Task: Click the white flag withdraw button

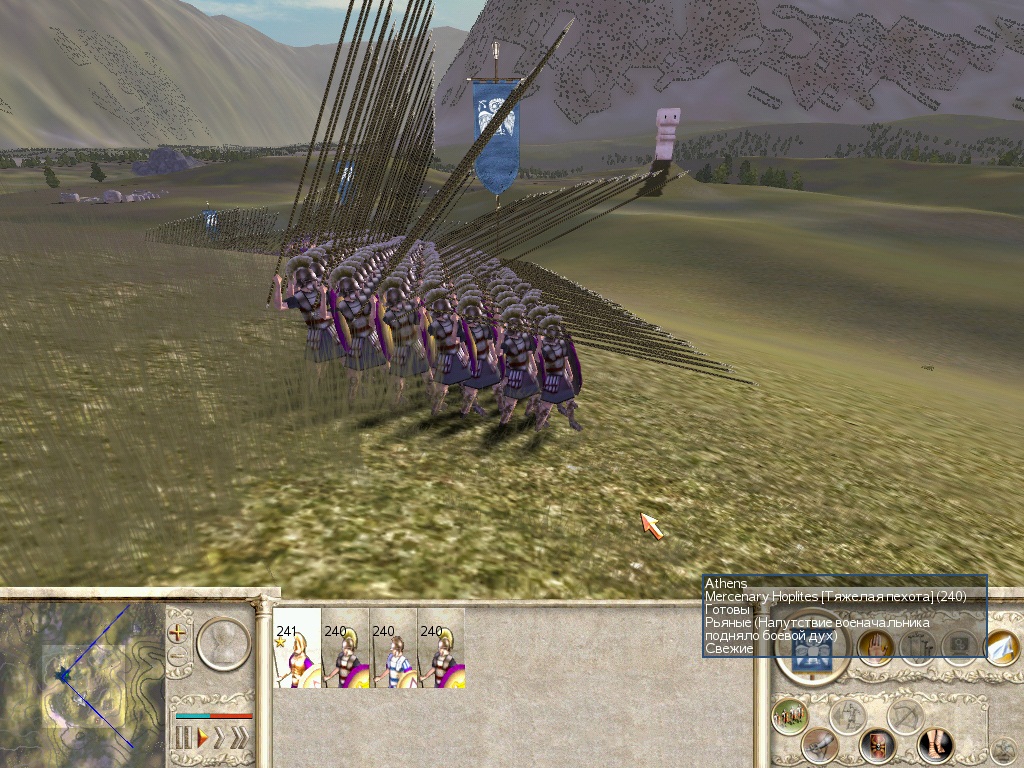Action: [x=1002, y=648]
